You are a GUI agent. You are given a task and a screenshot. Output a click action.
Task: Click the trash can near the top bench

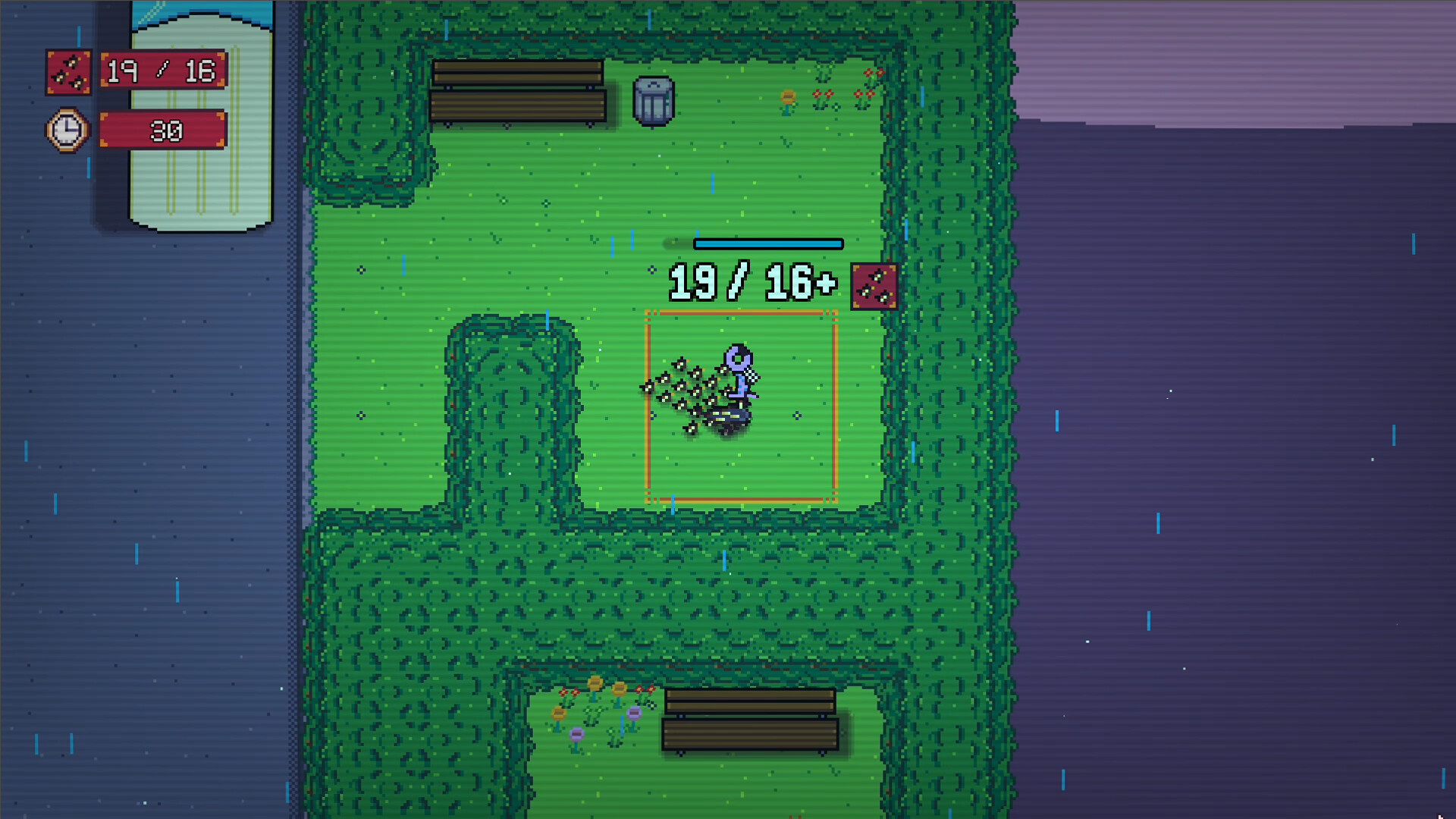point(654,102)
